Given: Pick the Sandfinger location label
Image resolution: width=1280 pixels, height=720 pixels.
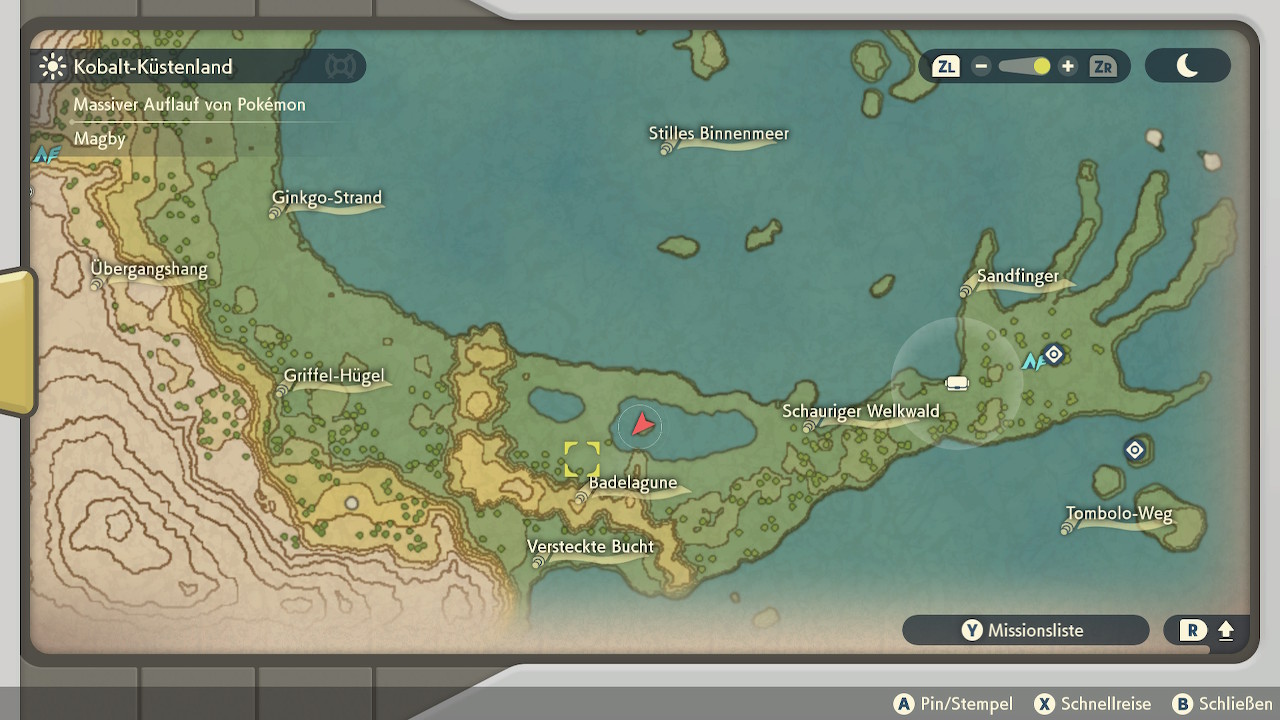Looking at the screenshot, I should [1017, 277].
